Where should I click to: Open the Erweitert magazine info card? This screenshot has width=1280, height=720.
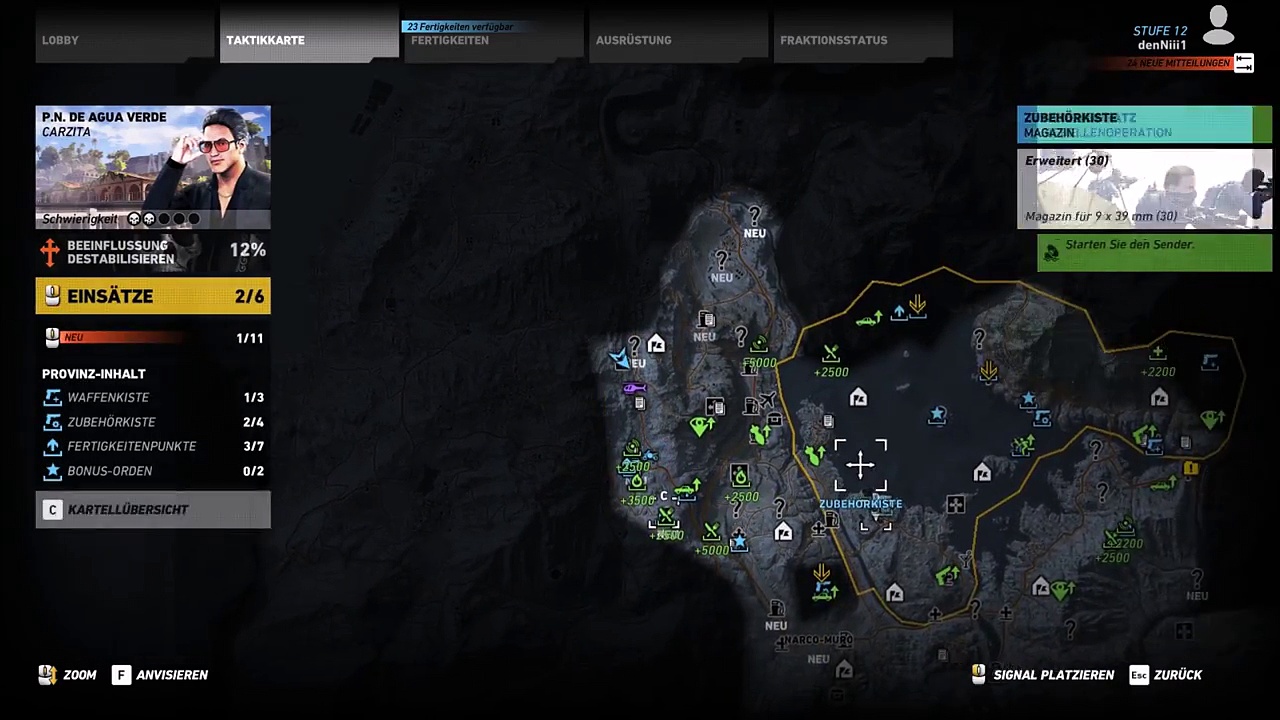pos(1144,189)
